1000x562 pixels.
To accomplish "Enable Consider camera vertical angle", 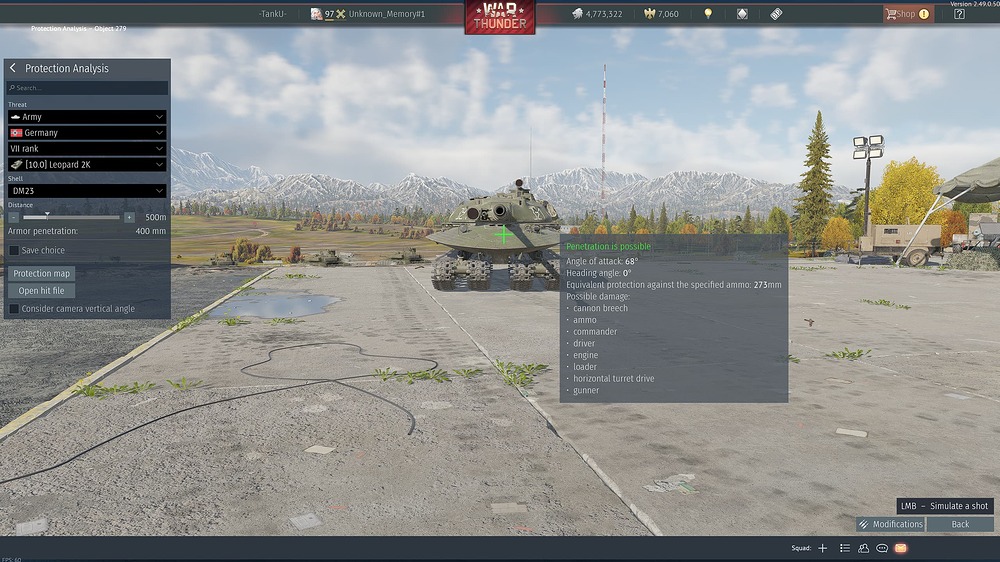I will coord(14,309).
